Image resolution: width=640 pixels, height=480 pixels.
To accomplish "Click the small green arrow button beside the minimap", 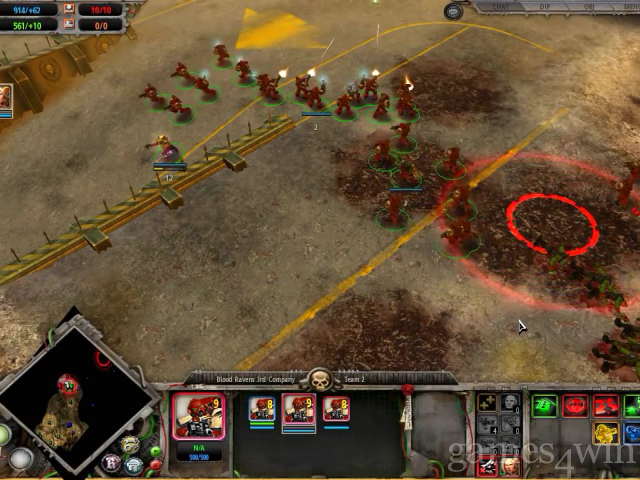I will (x=156, y=452).
